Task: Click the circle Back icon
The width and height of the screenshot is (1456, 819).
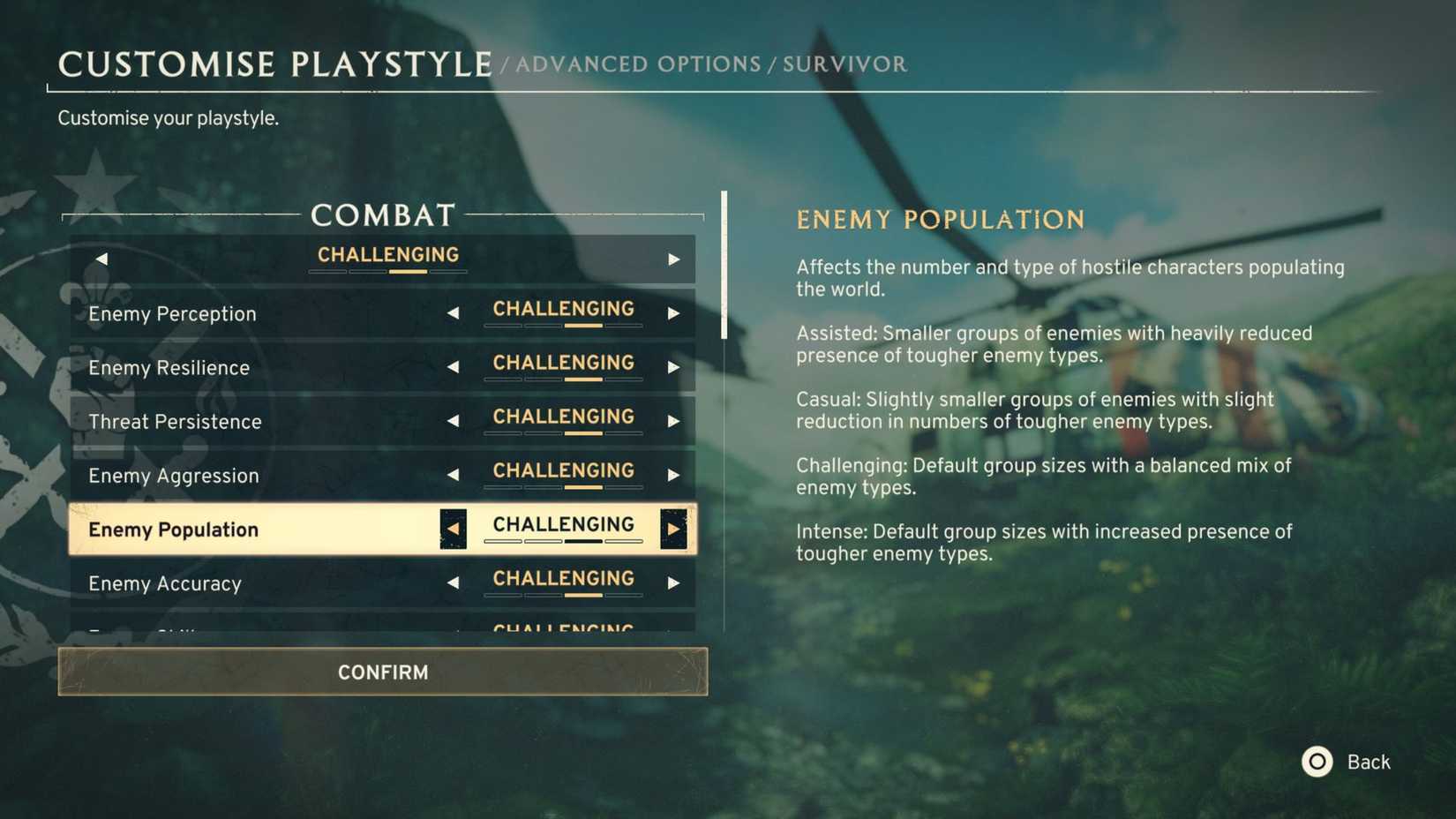Action: pos(1317,762)
